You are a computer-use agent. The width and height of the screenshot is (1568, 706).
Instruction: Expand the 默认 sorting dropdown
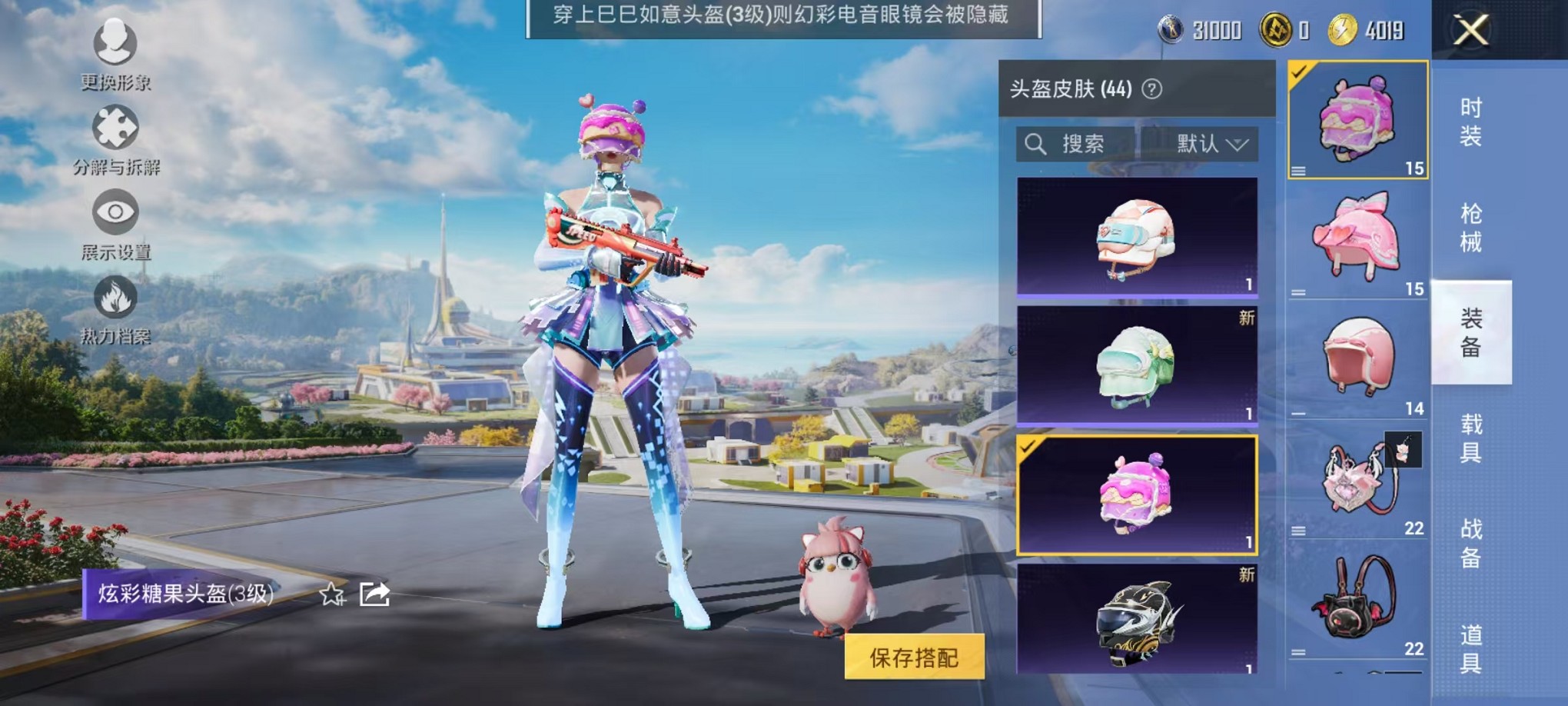[x=1211, y=145]
